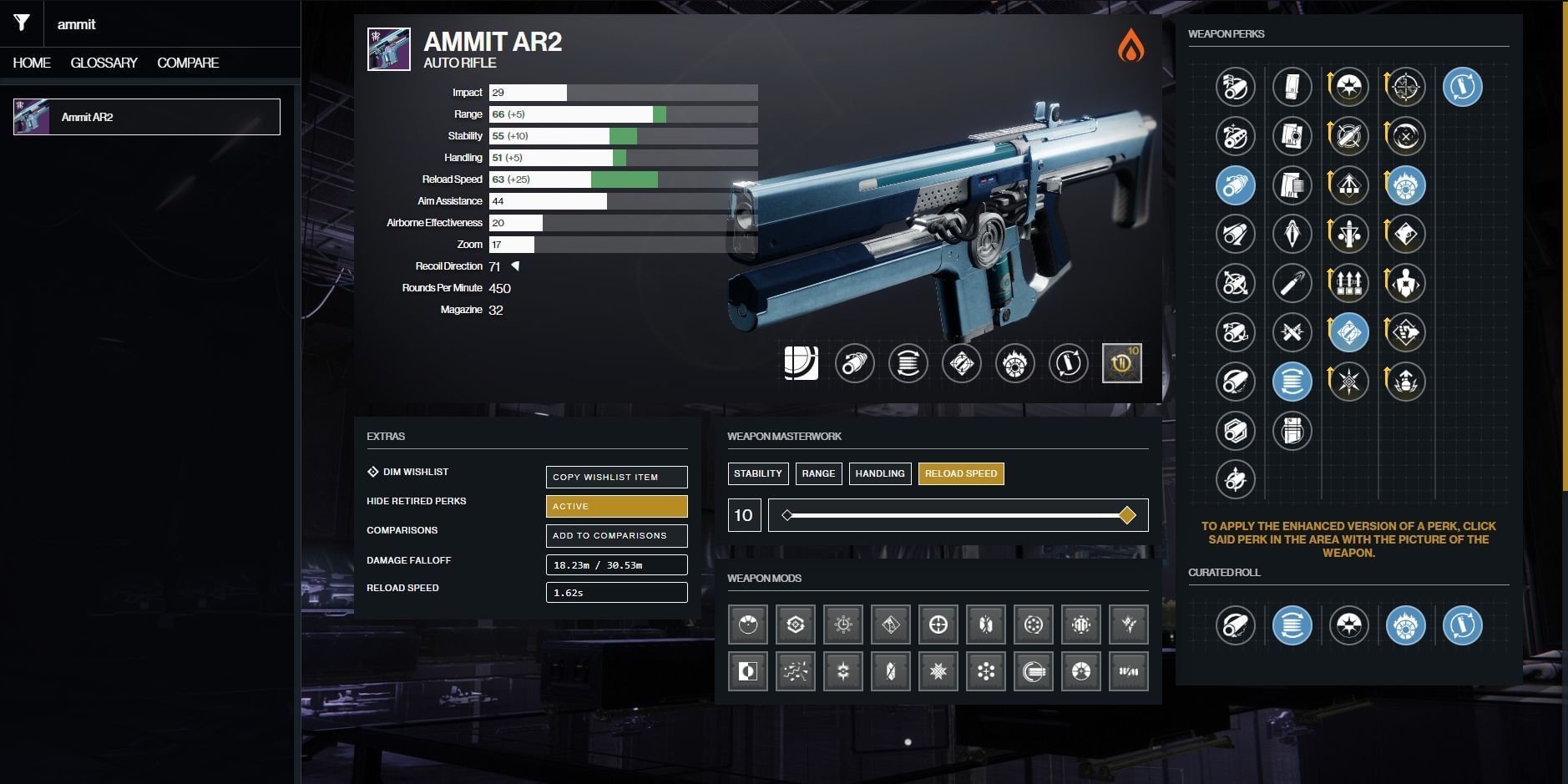1568x784 pixels.
Task: Choose HANDLING masterwork option
Action: tap(880, 473)
